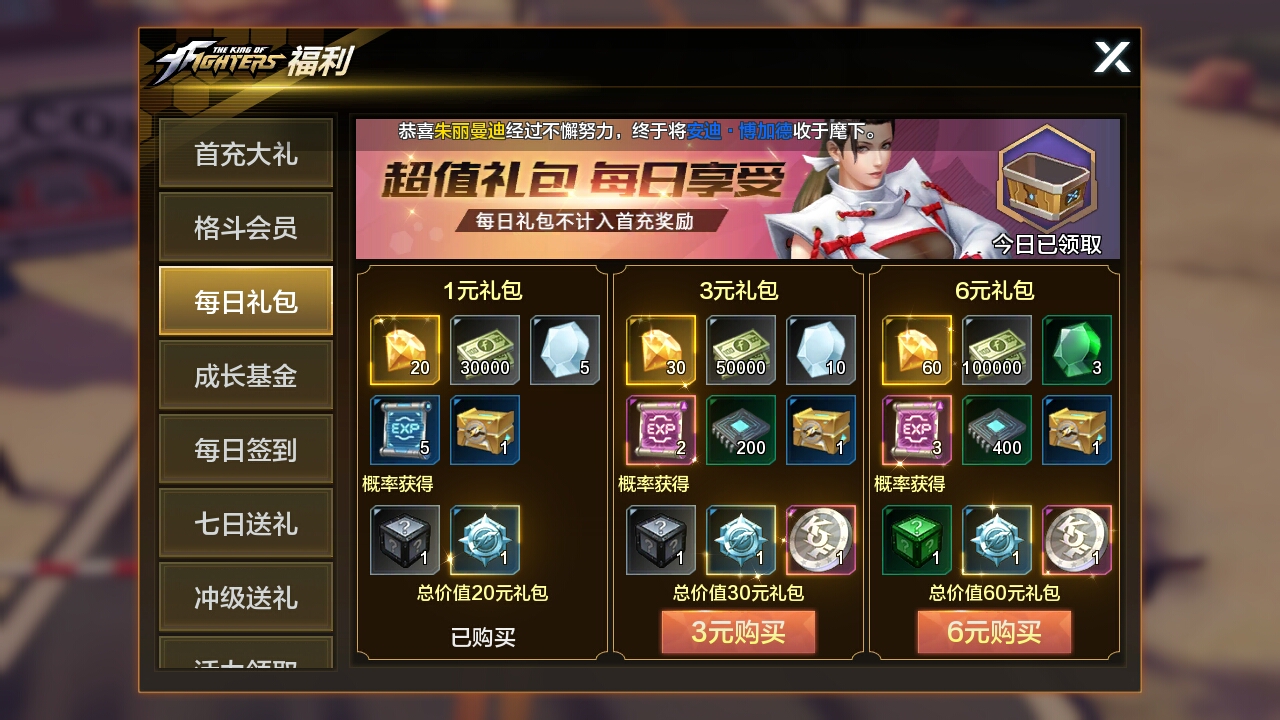The height and width of the screenshot is (720, 1280).
Task: Click the promo banner 超值礼包 每日享受
Action: (560, 180)
